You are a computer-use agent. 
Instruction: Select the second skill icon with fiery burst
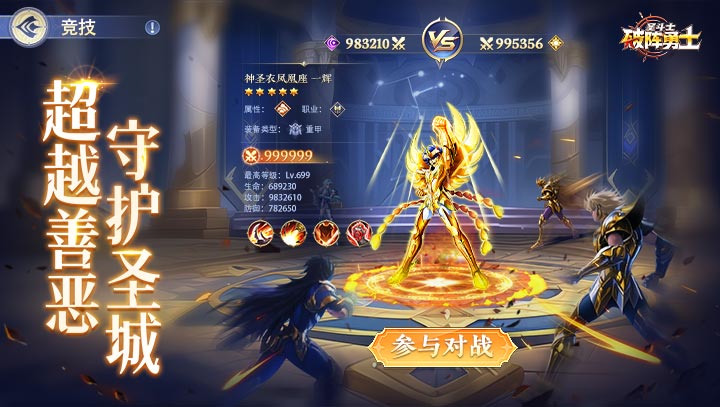click(x=292, y=234)
